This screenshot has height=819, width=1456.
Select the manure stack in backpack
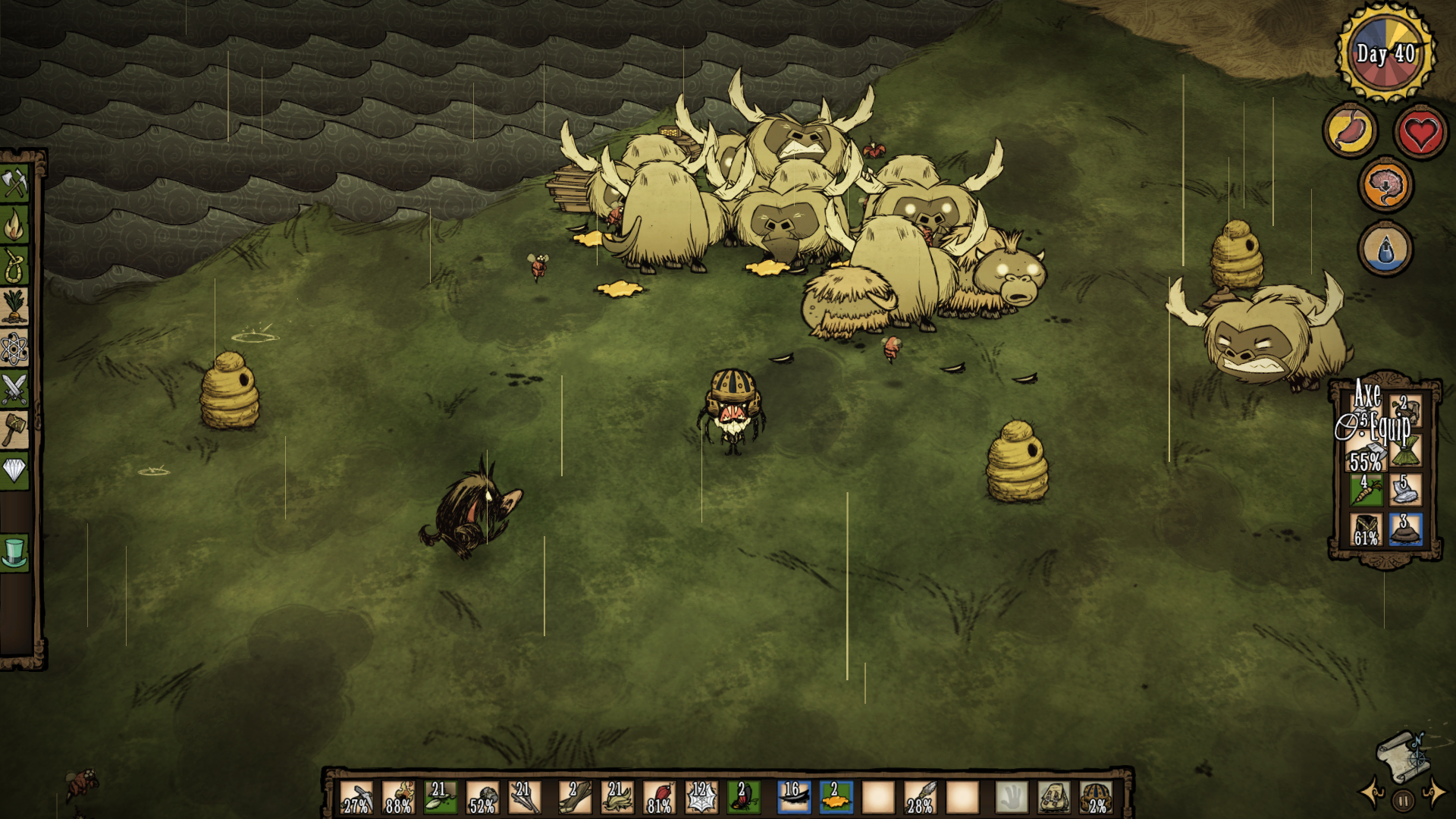(x=1405, y=530)
